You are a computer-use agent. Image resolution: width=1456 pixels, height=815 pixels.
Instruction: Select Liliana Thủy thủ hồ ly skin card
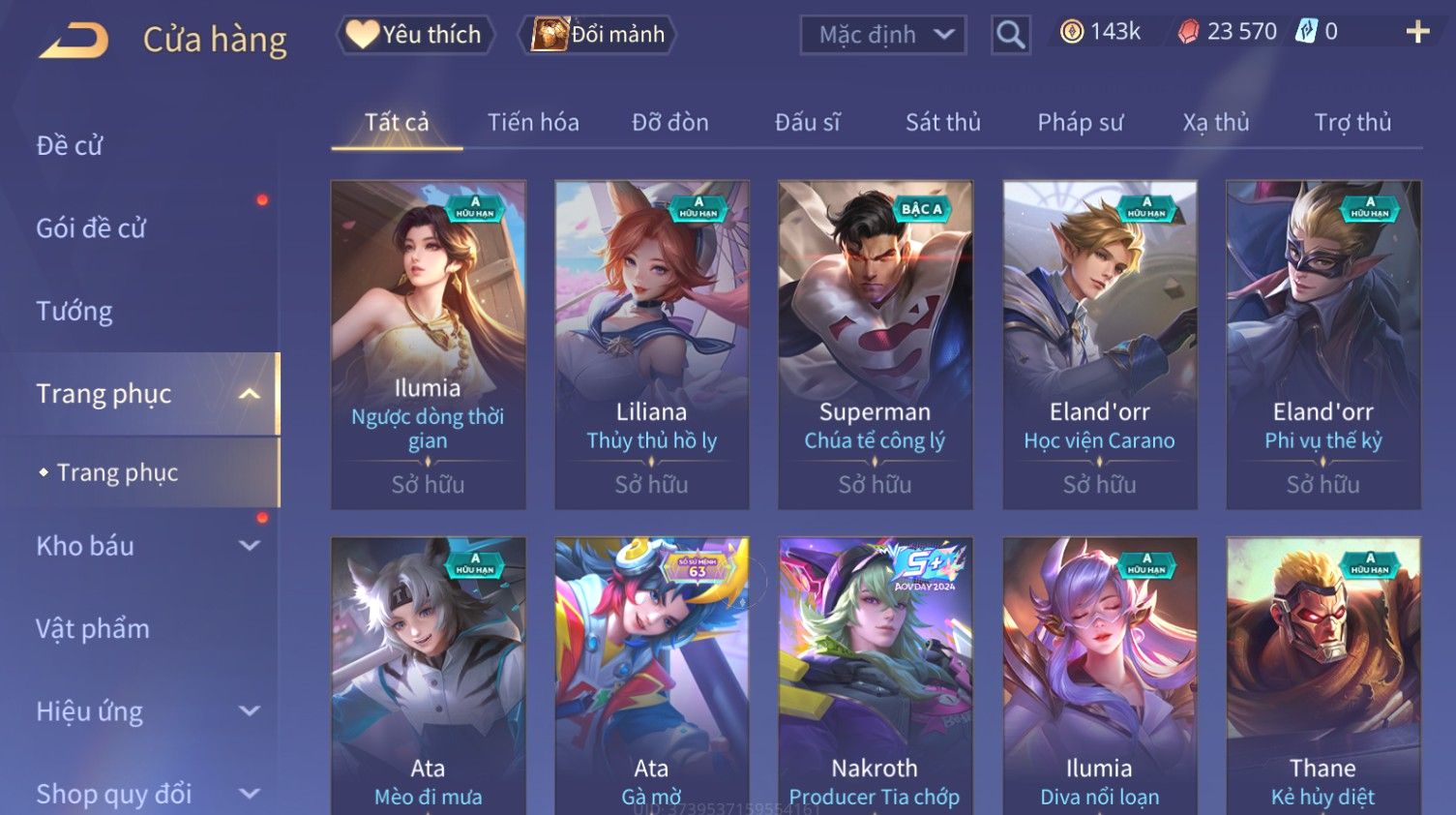tap(651, 344)
